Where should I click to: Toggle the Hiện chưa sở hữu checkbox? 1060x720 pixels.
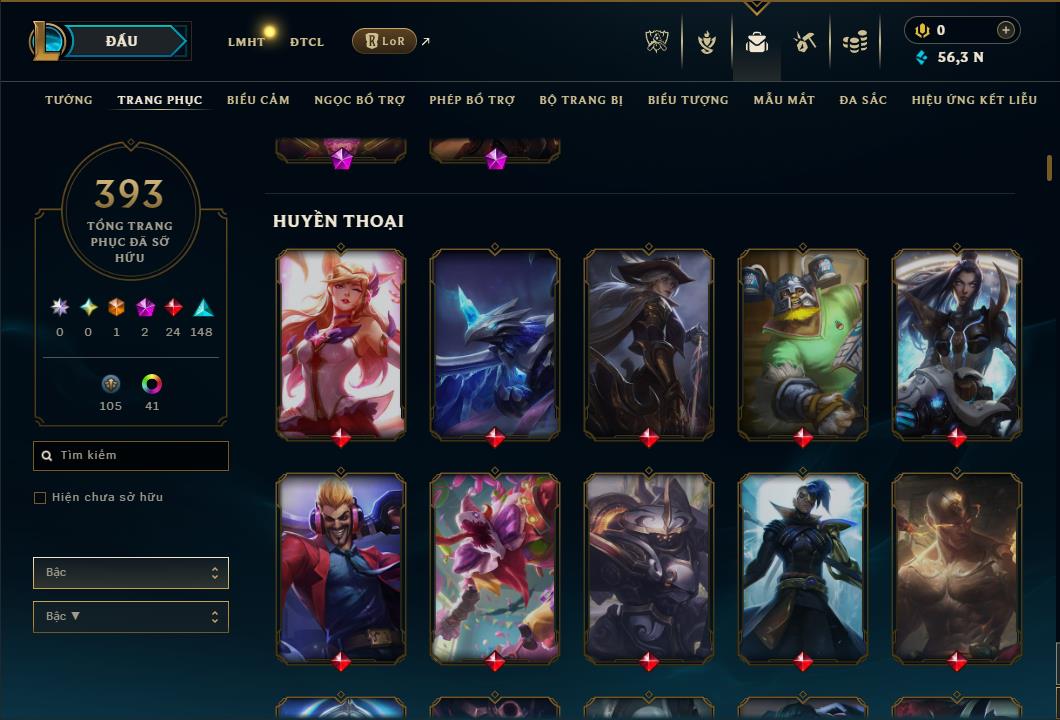coord(40,498)
